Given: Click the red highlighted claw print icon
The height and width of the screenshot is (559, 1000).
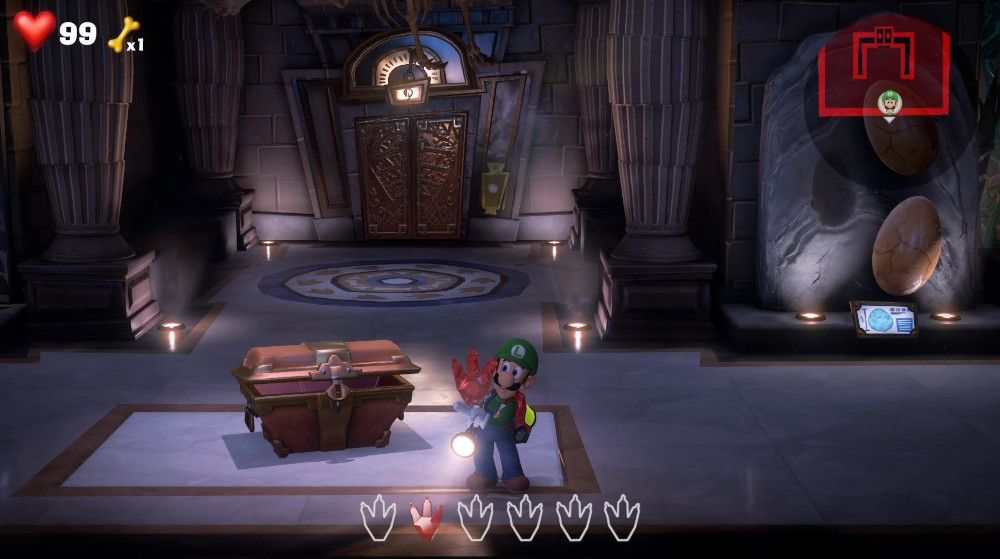Looking at the screenshot, I should (x=427, y=516).
